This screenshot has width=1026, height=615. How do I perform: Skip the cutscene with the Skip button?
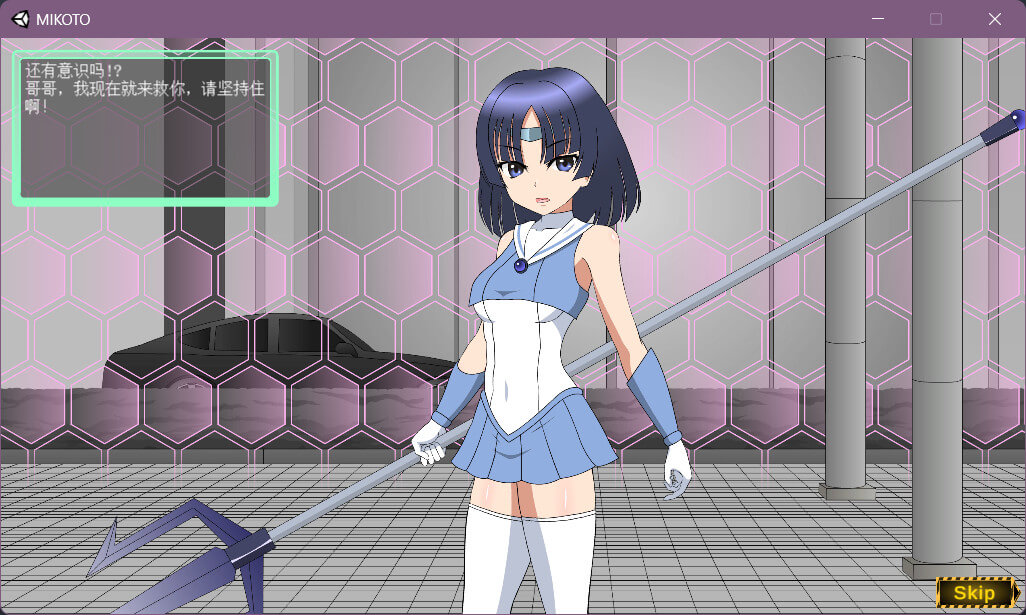tap(974, 593)
